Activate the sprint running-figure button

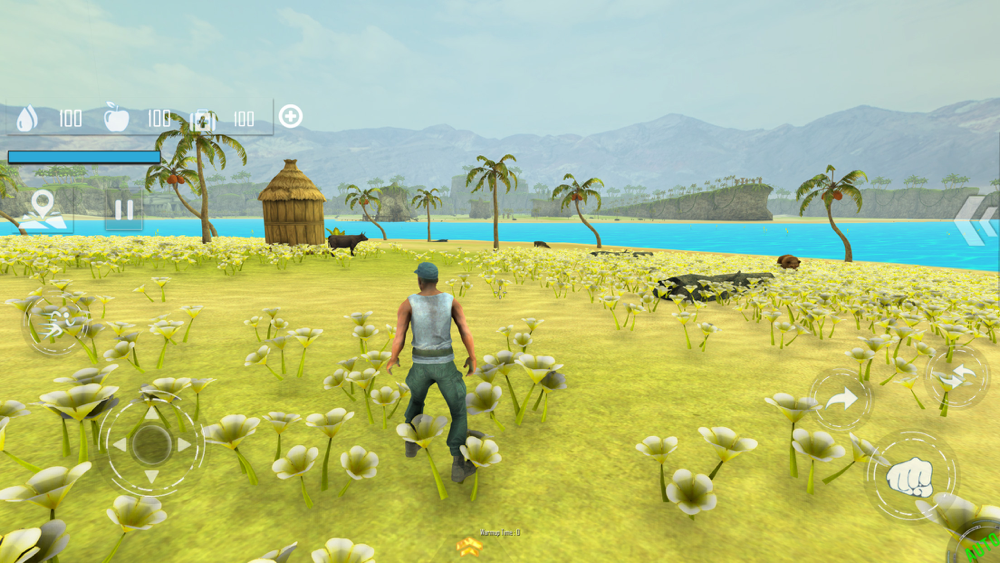[x=56, y=324]
